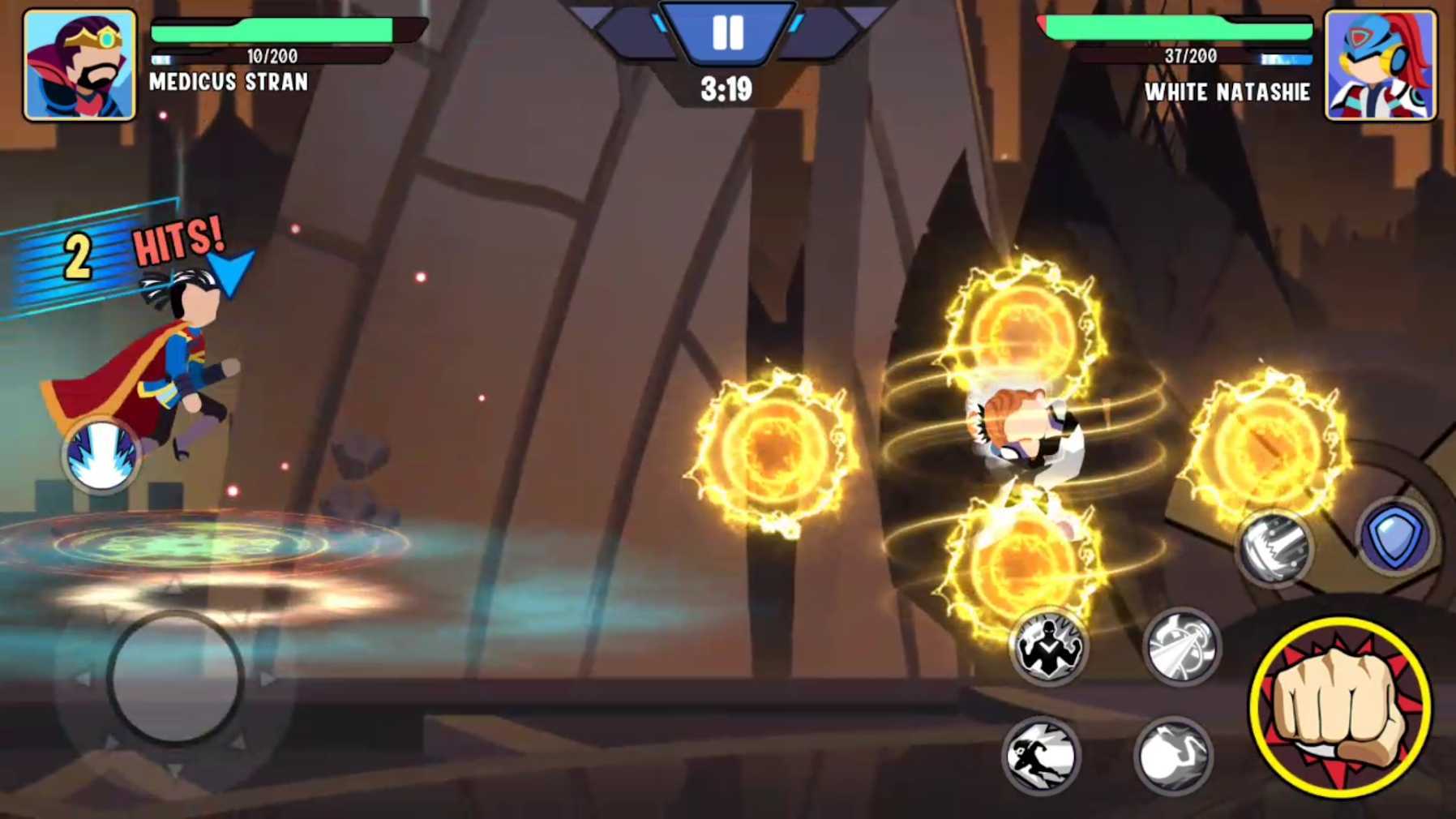
Task: Tap the match timer showing 3:19
Action: (x=727, y=89)
